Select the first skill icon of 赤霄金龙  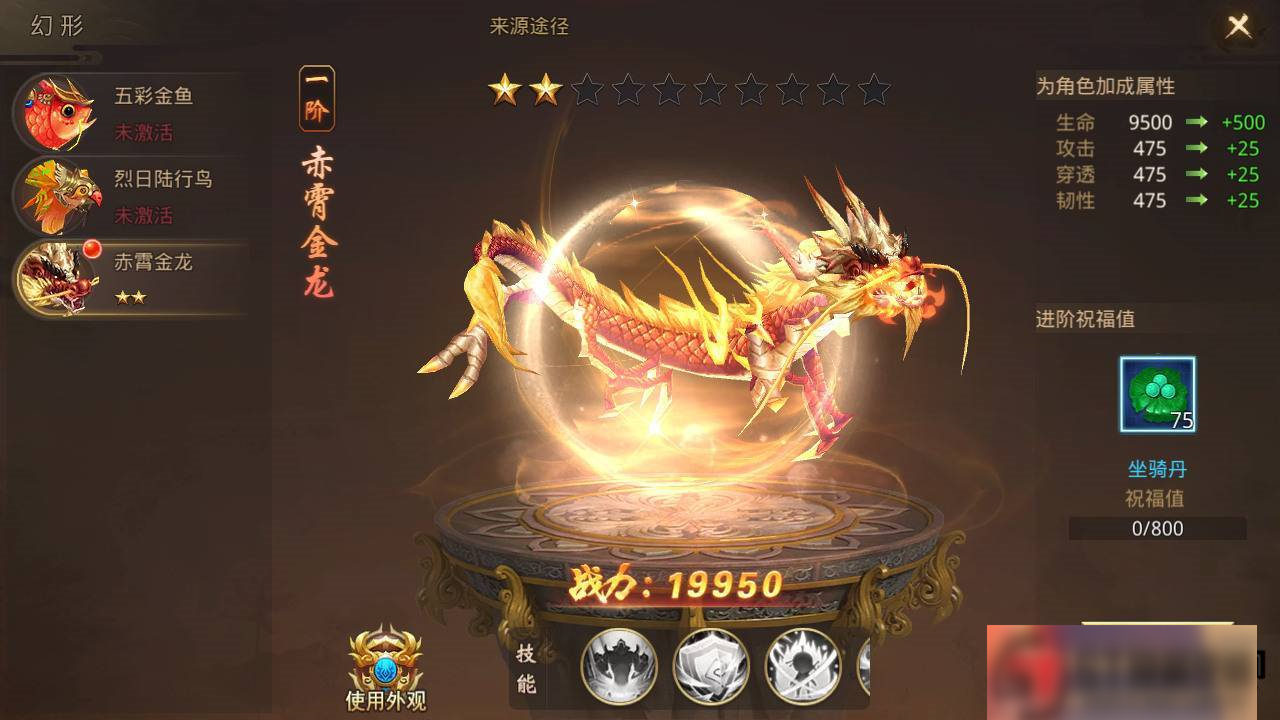coord(619,666)
